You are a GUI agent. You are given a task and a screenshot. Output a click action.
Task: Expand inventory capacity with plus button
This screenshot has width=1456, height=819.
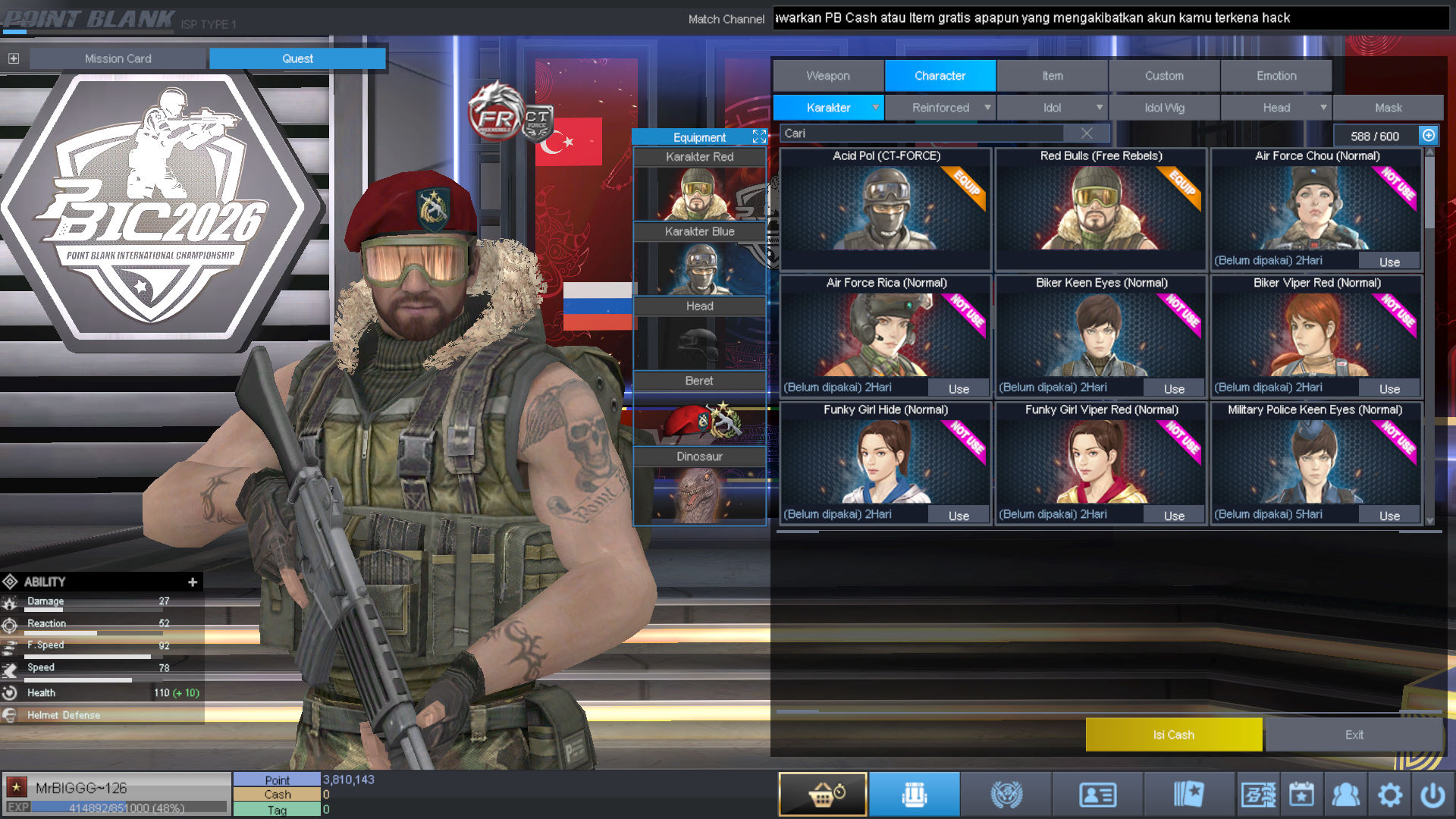1429,135
